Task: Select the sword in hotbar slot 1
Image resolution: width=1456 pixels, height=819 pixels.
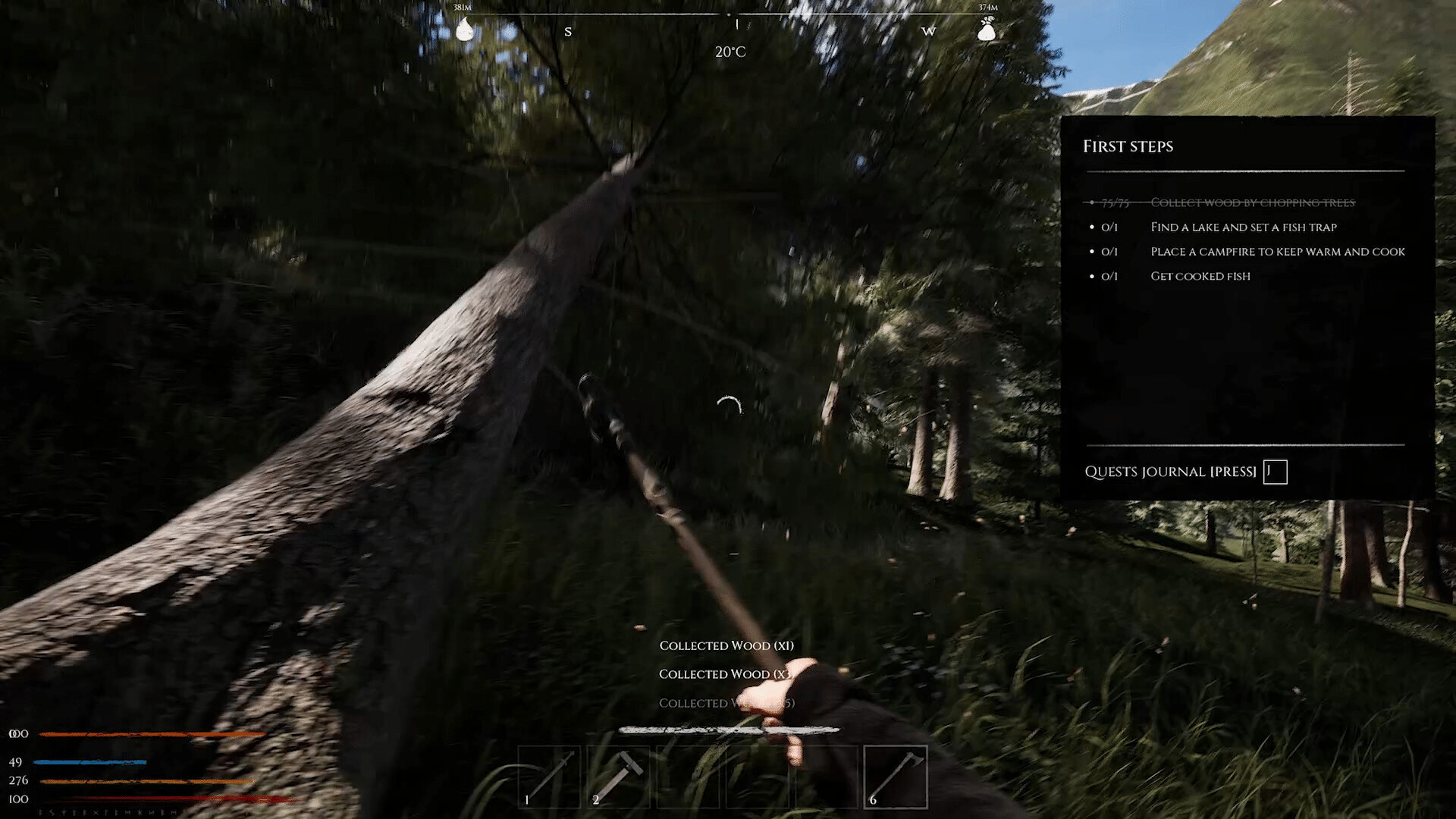Action: [549, 777]
